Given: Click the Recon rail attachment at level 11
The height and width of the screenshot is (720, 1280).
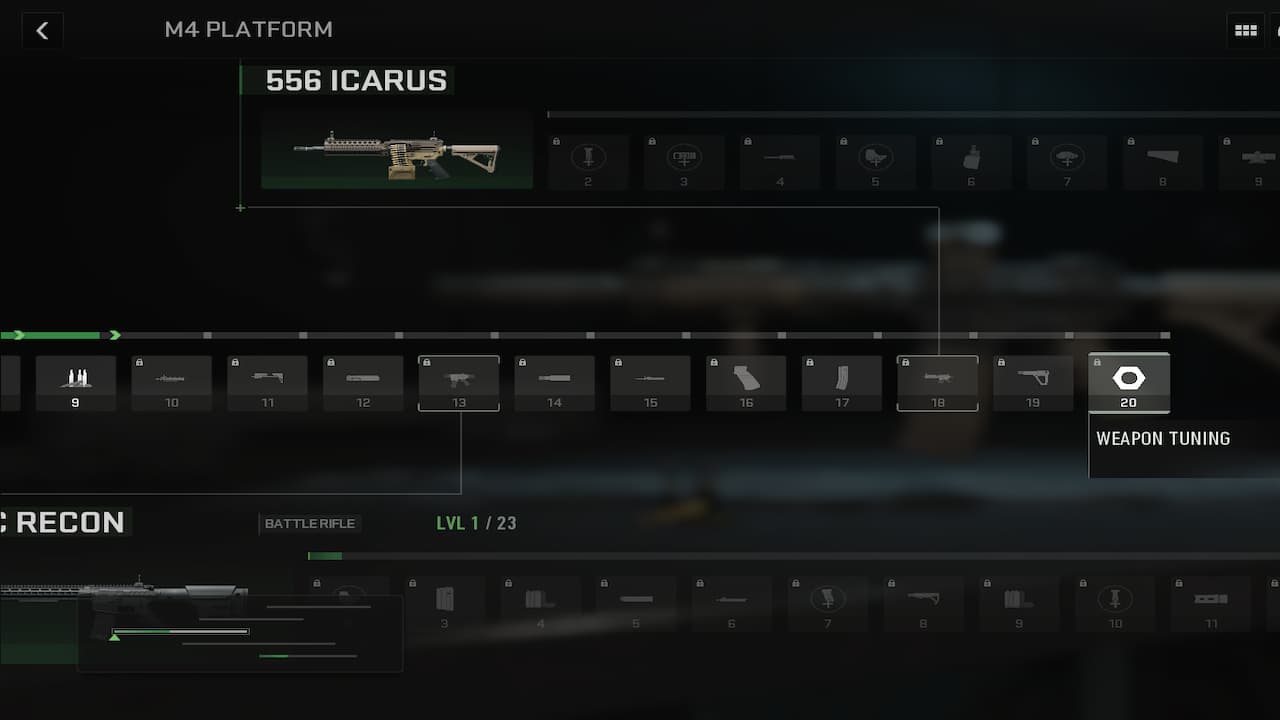Looking at the screenshot, I should 1210,601.
